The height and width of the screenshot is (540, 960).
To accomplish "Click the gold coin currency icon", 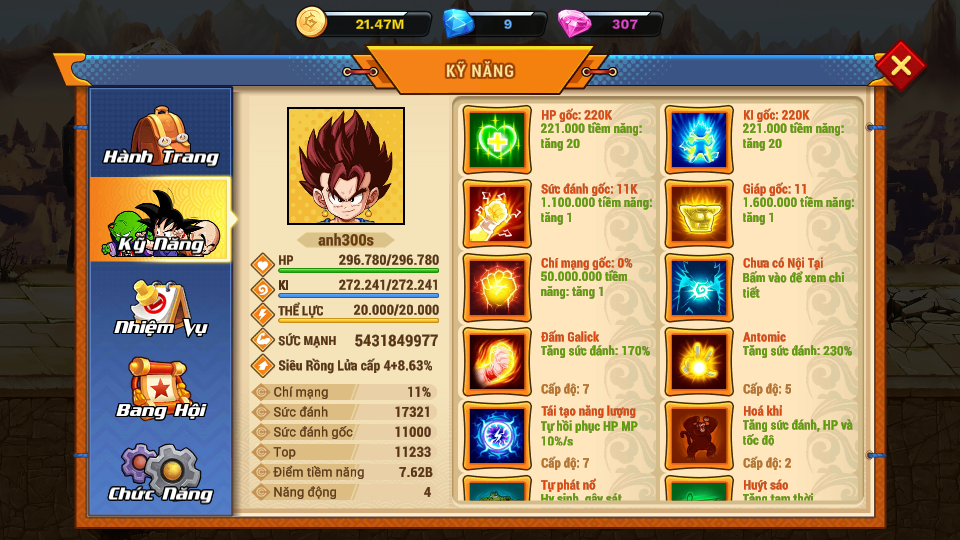I will pyautogui.click(x=312, y=23).
